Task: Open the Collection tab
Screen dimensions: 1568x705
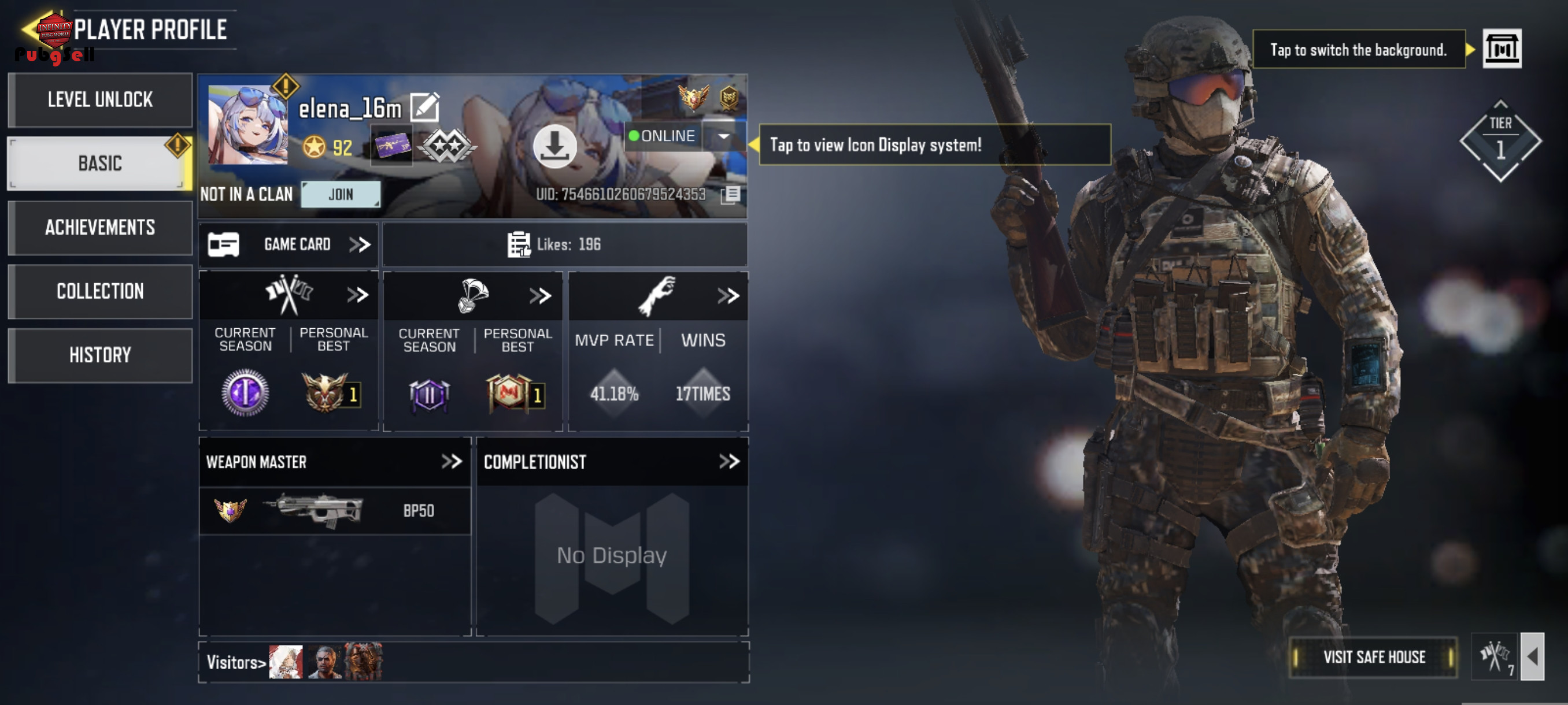Action: [101, 291]
